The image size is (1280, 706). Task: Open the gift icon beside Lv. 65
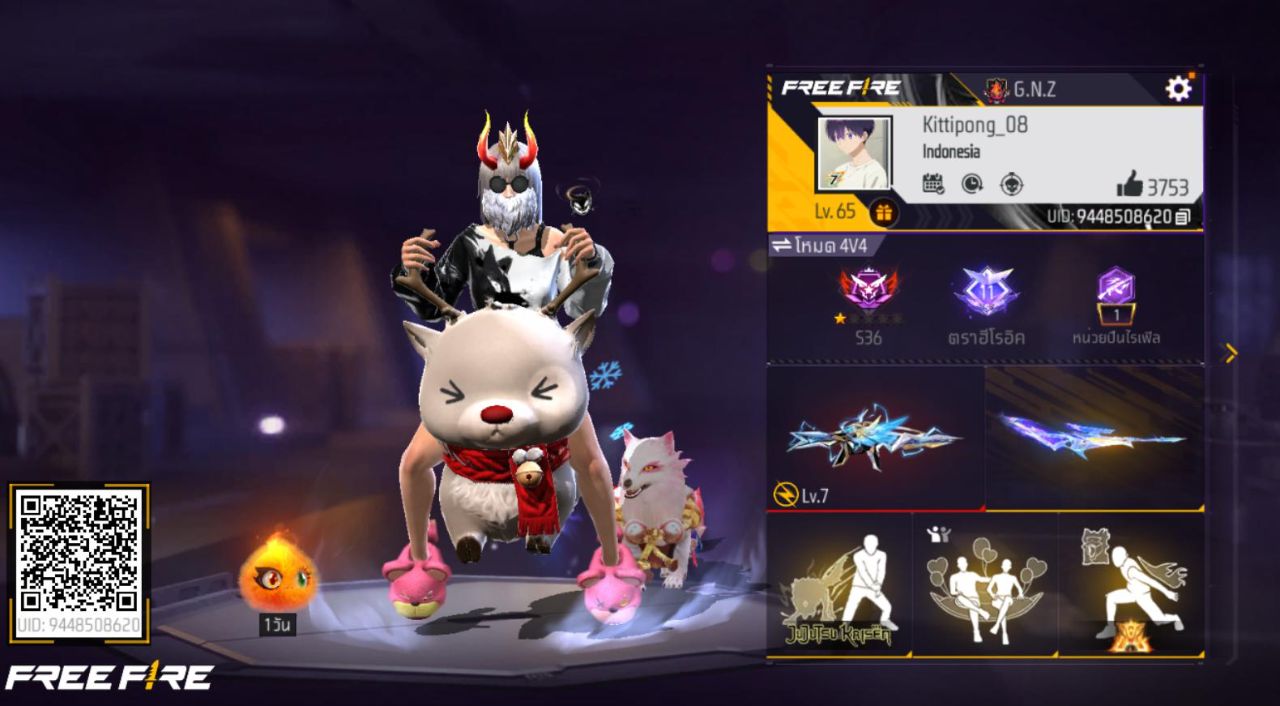tap(883, 212)
